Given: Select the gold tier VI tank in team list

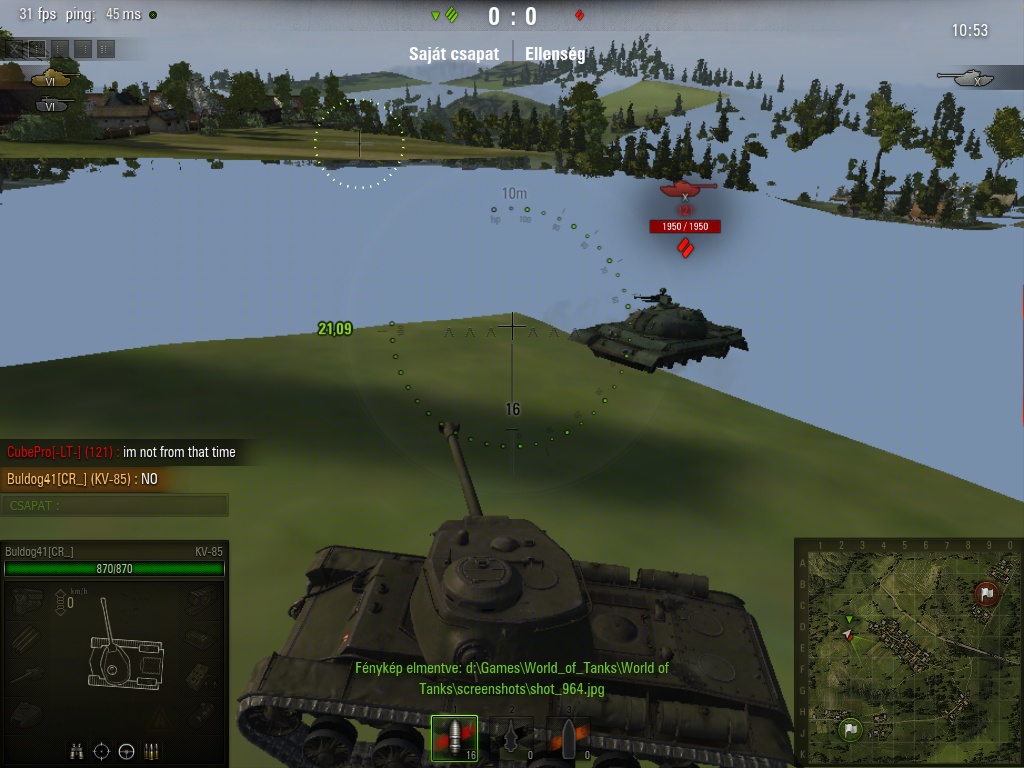Looking at the screenshot, I should (52, 78).
